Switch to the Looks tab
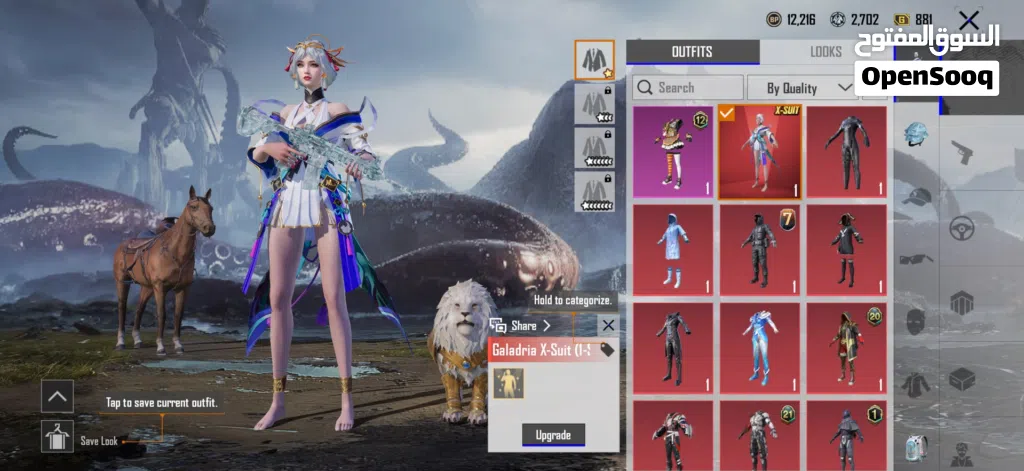This screenshot has width=1024, height=471. click(x=826, y=52)
